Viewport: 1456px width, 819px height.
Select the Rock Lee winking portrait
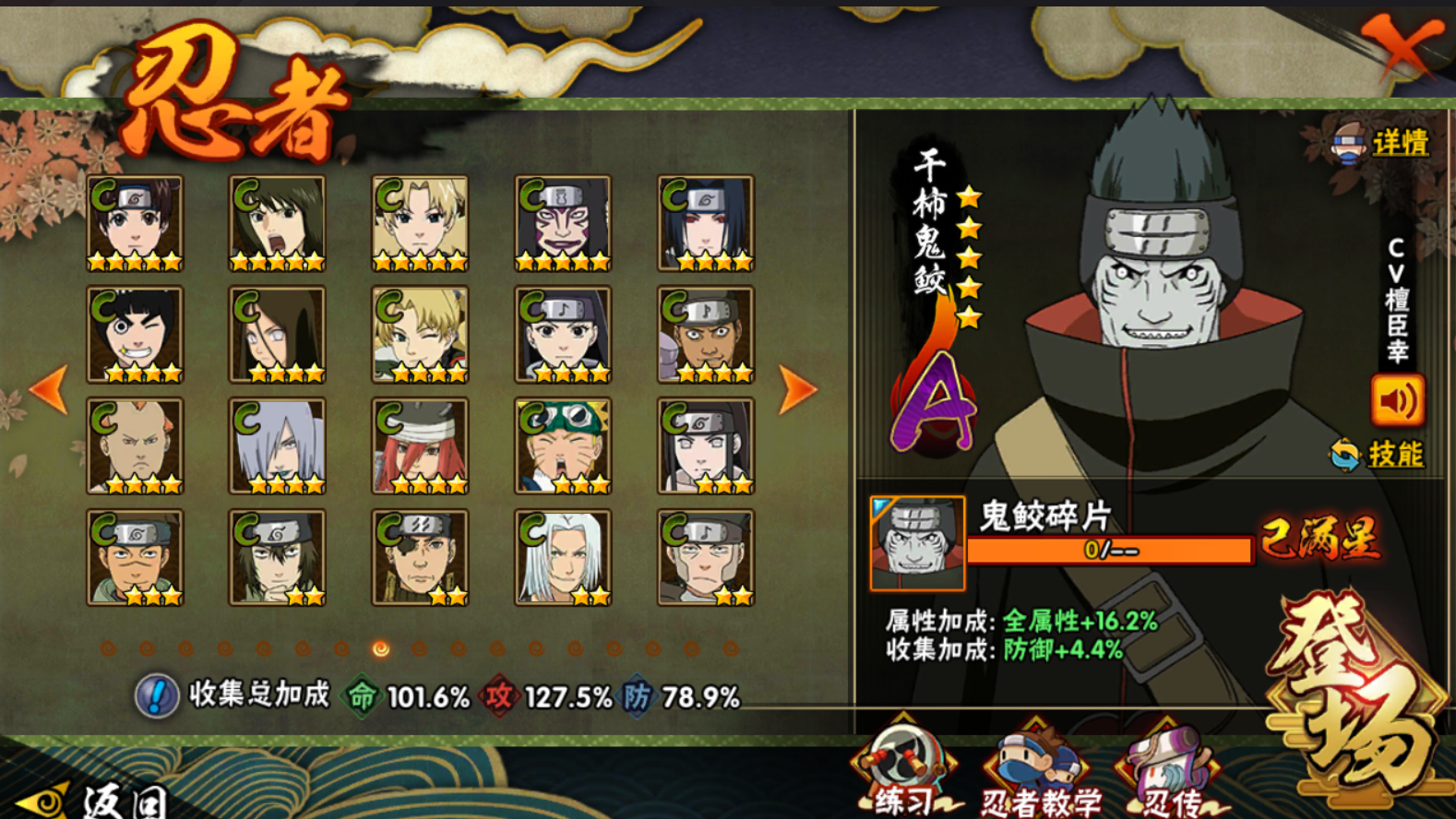pyautogui.click(x=135, y=335)
